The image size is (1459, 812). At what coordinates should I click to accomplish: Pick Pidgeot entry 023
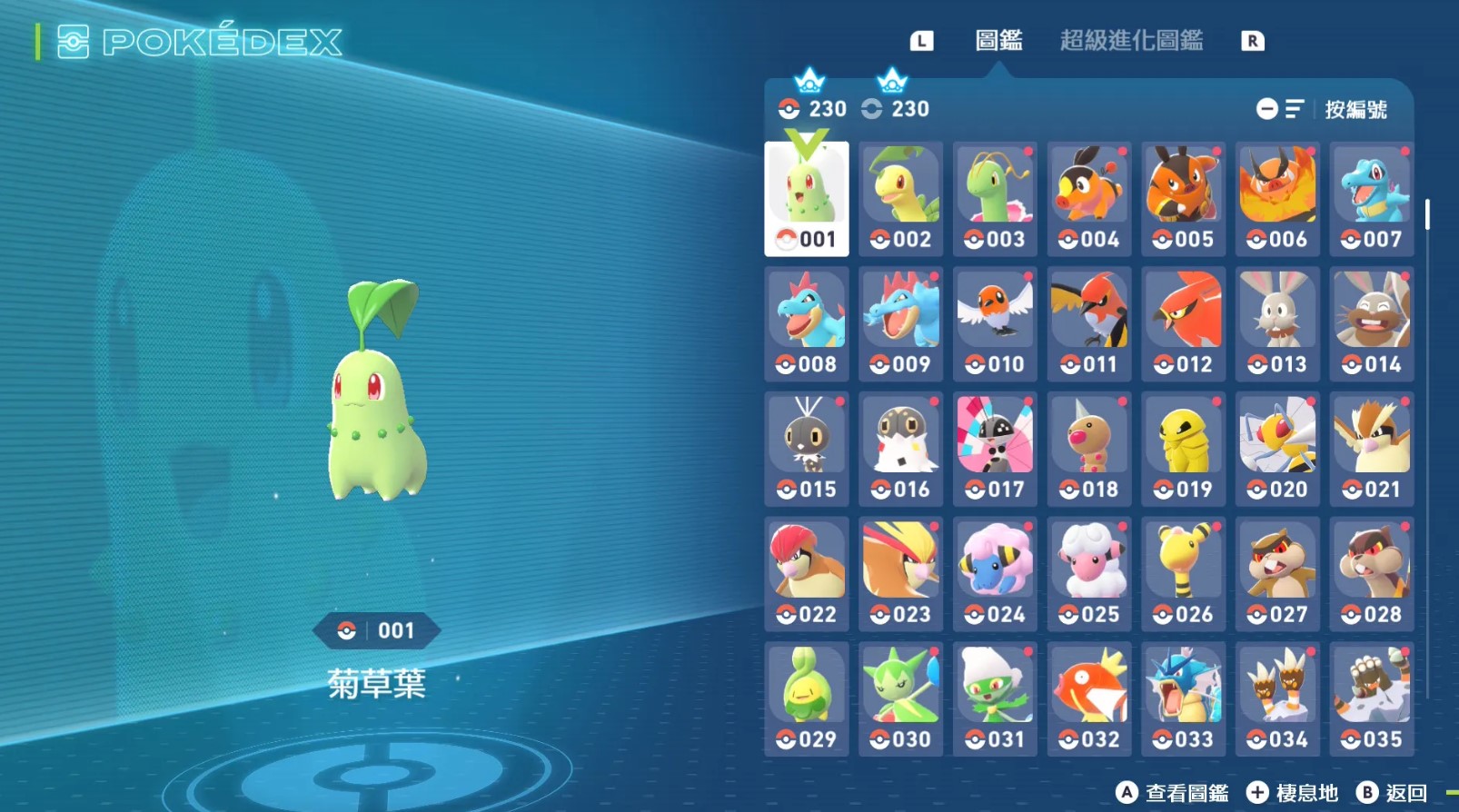tap(901, 574)
